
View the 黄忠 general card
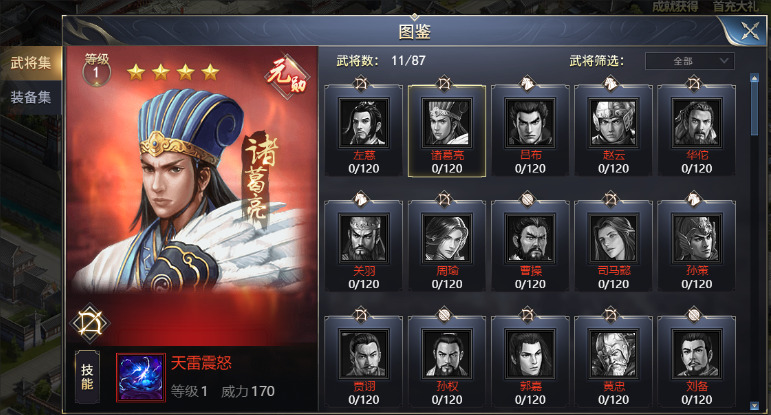coord(614,353)
